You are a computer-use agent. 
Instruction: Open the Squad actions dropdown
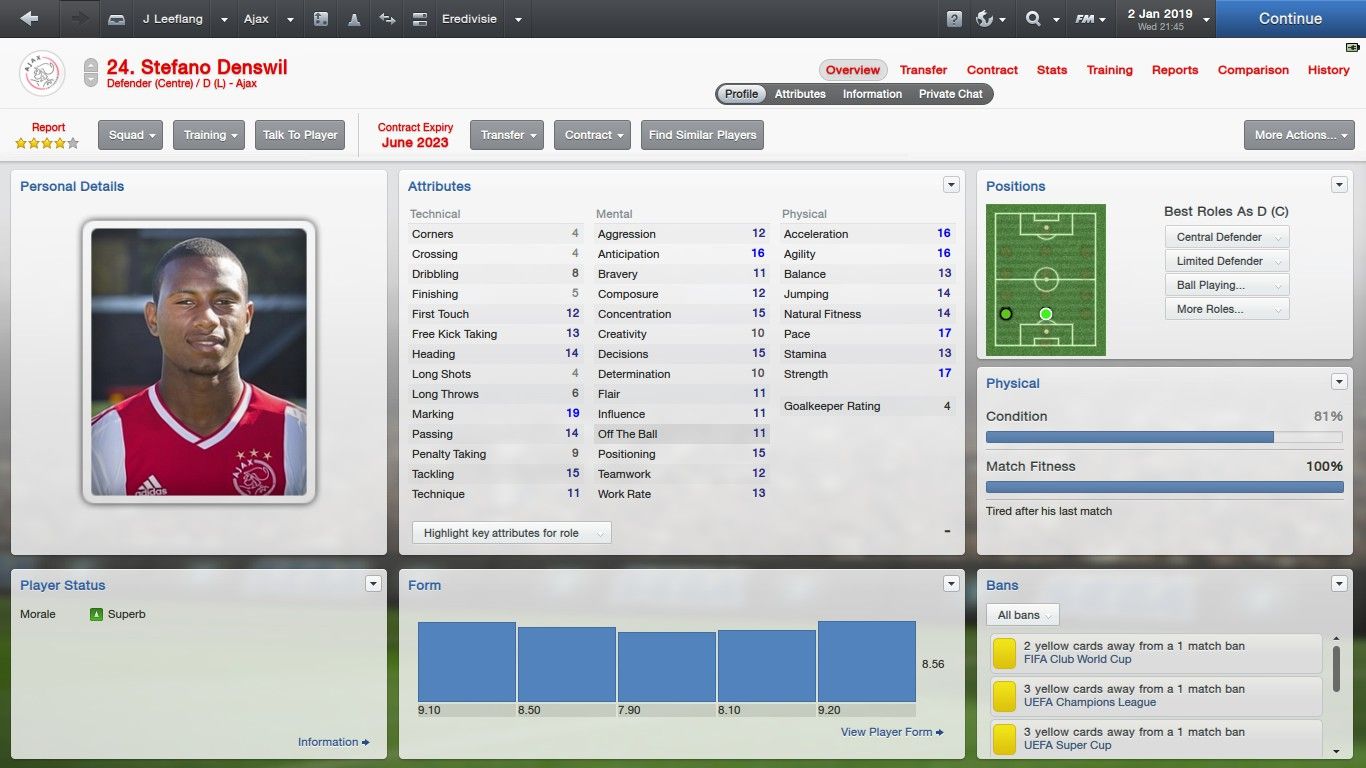pos(130,135)
